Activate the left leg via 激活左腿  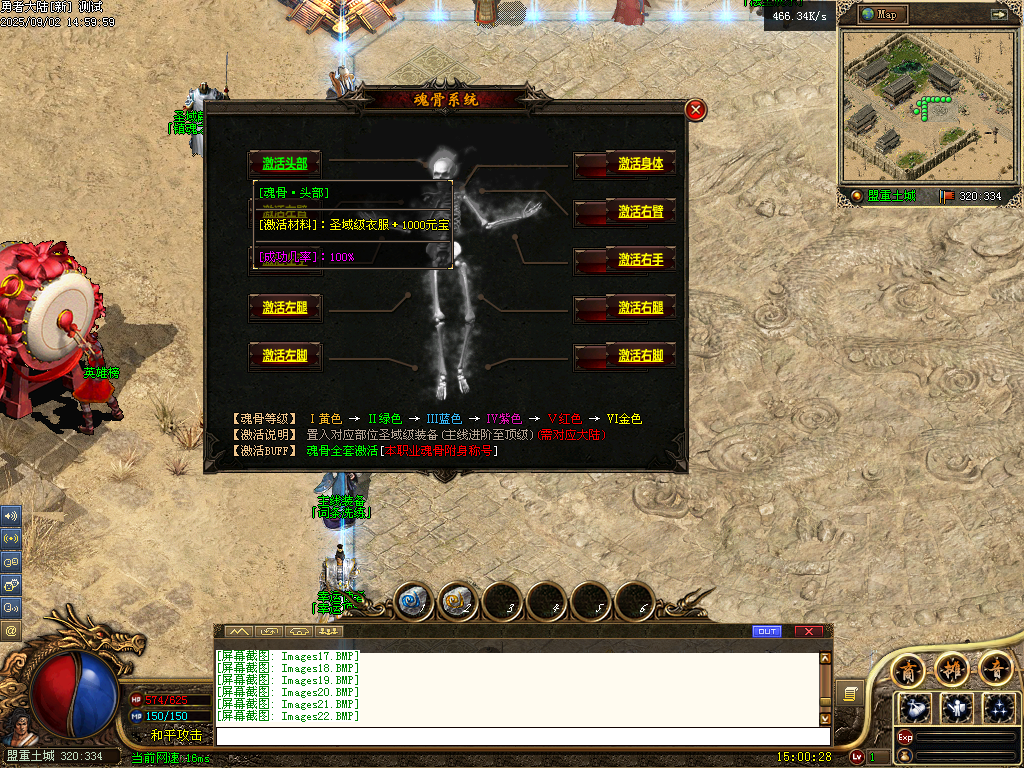coord(285,308)
